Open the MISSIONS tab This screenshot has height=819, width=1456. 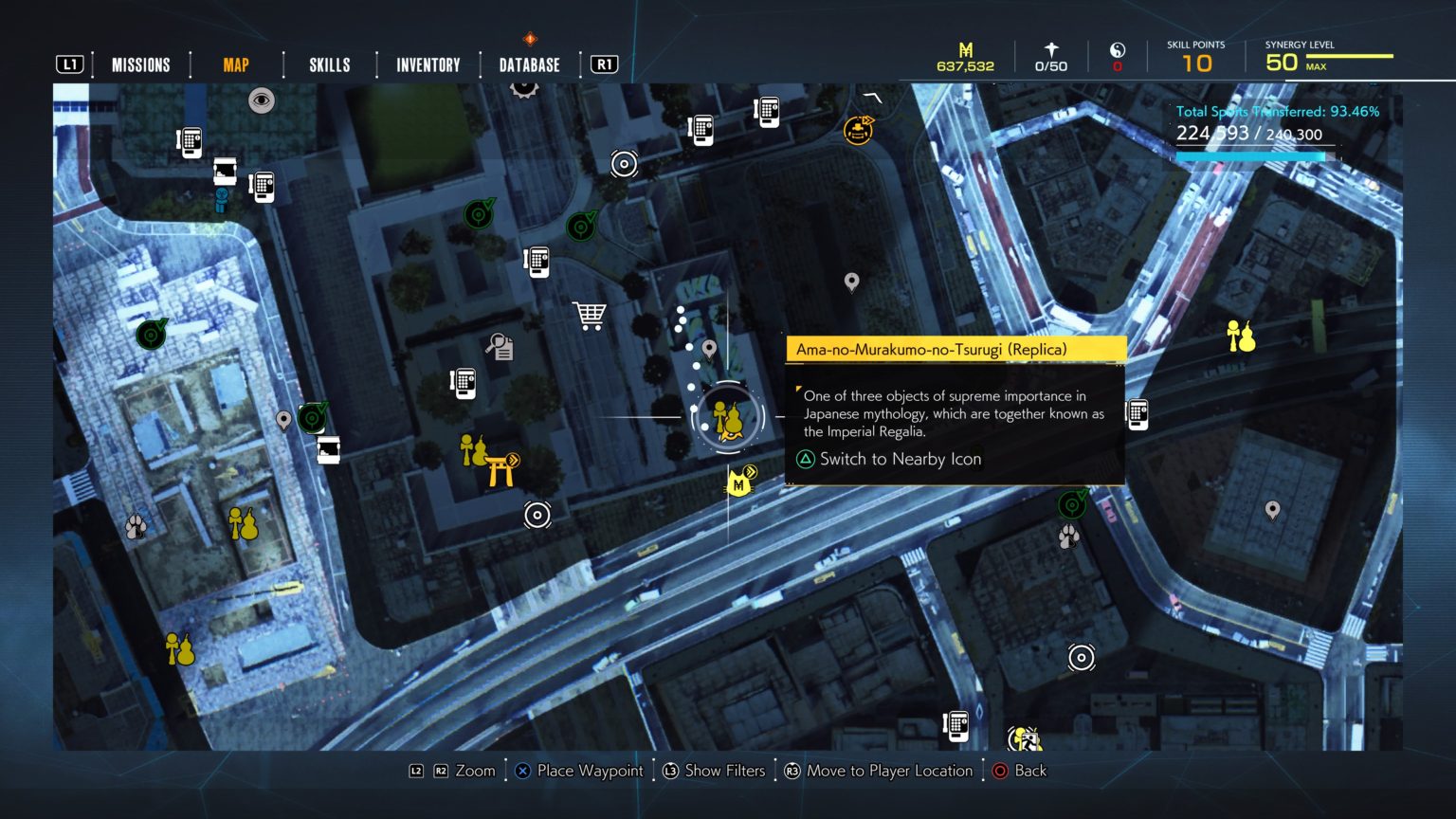click(140, 64)
